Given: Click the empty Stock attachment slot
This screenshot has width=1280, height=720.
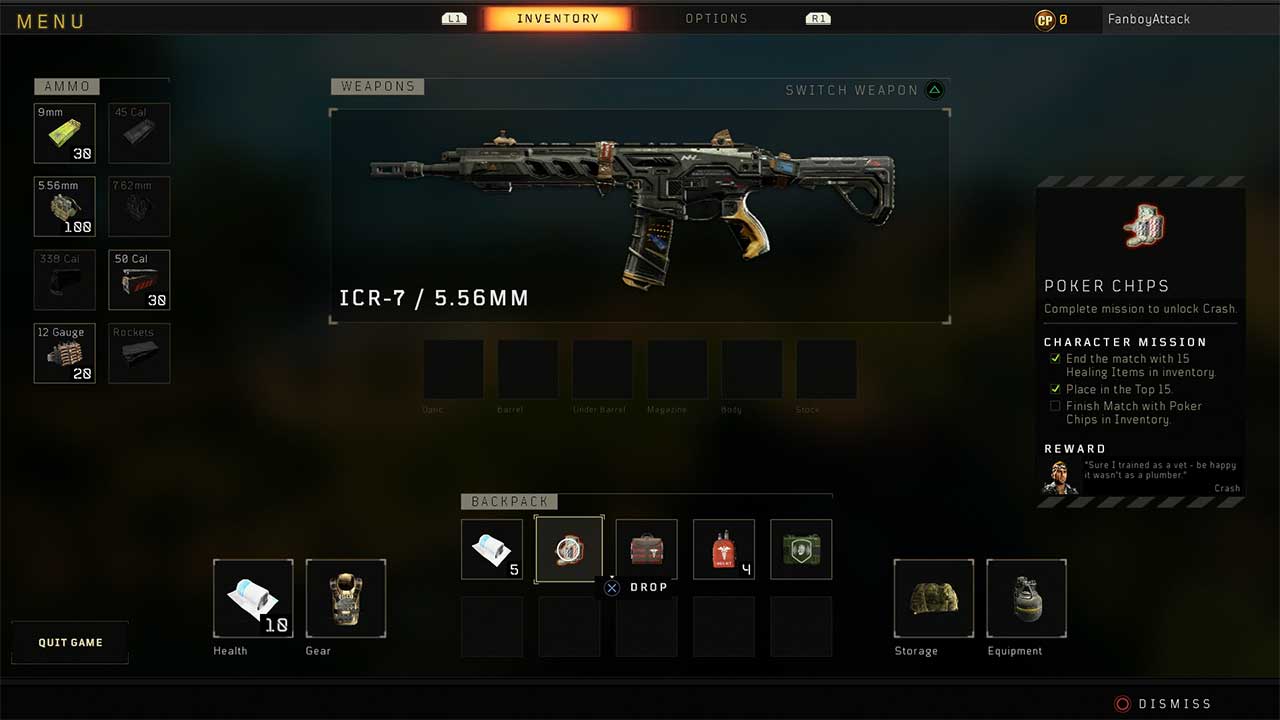Looking at the screenshot, I should pyautogui.click(x=826, y=370).
